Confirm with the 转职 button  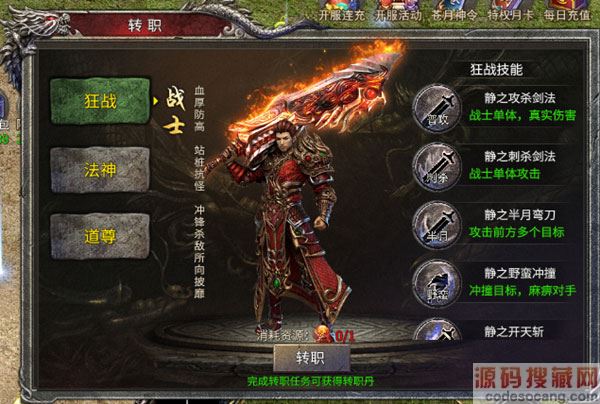310,358
